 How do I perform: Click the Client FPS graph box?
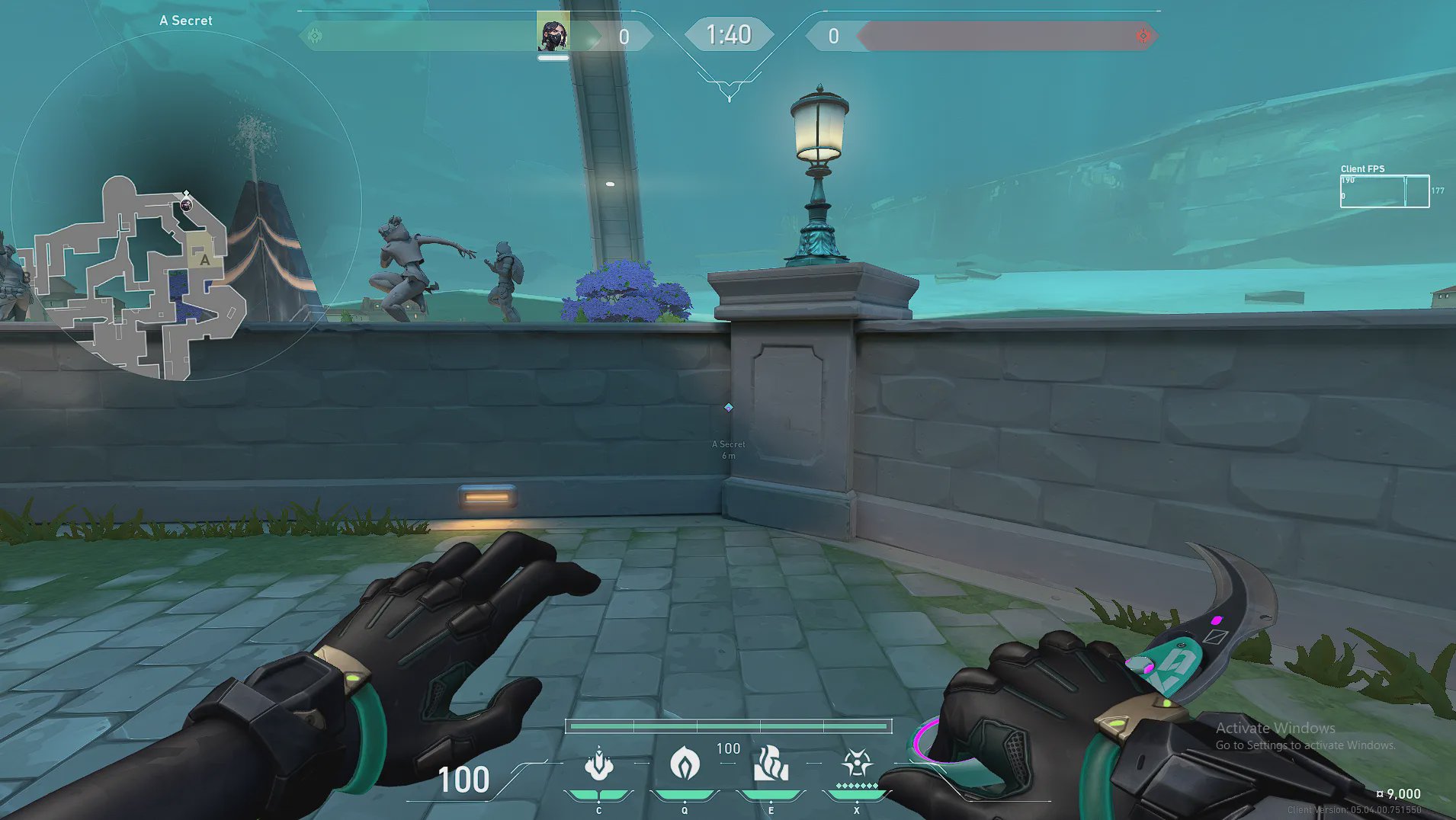point(1384,191)
